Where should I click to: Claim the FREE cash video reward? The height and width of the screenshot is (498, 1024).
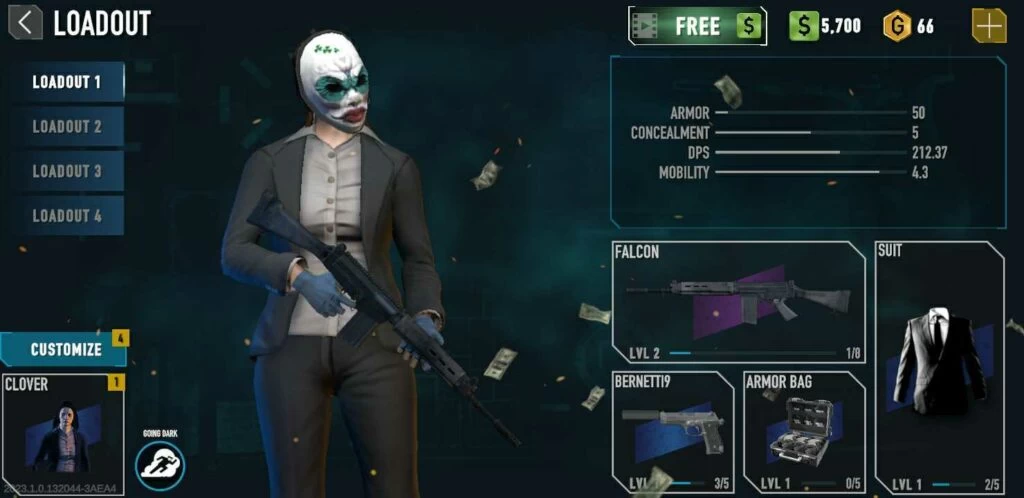coord(697,26)
